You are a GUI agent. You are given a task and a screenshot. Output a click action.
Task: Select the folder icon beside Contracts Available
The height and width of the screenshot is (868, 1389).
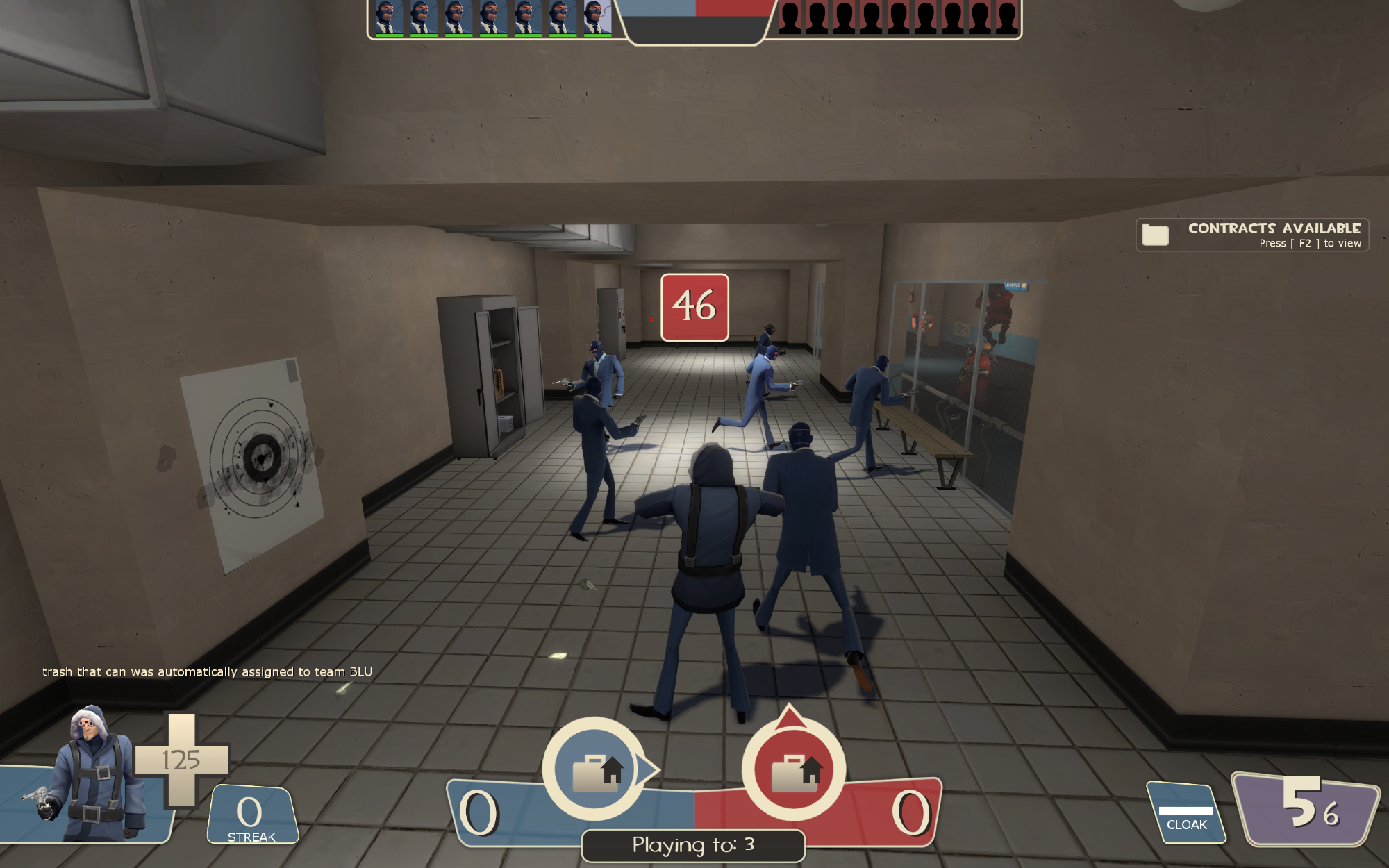click(1156, 235)
